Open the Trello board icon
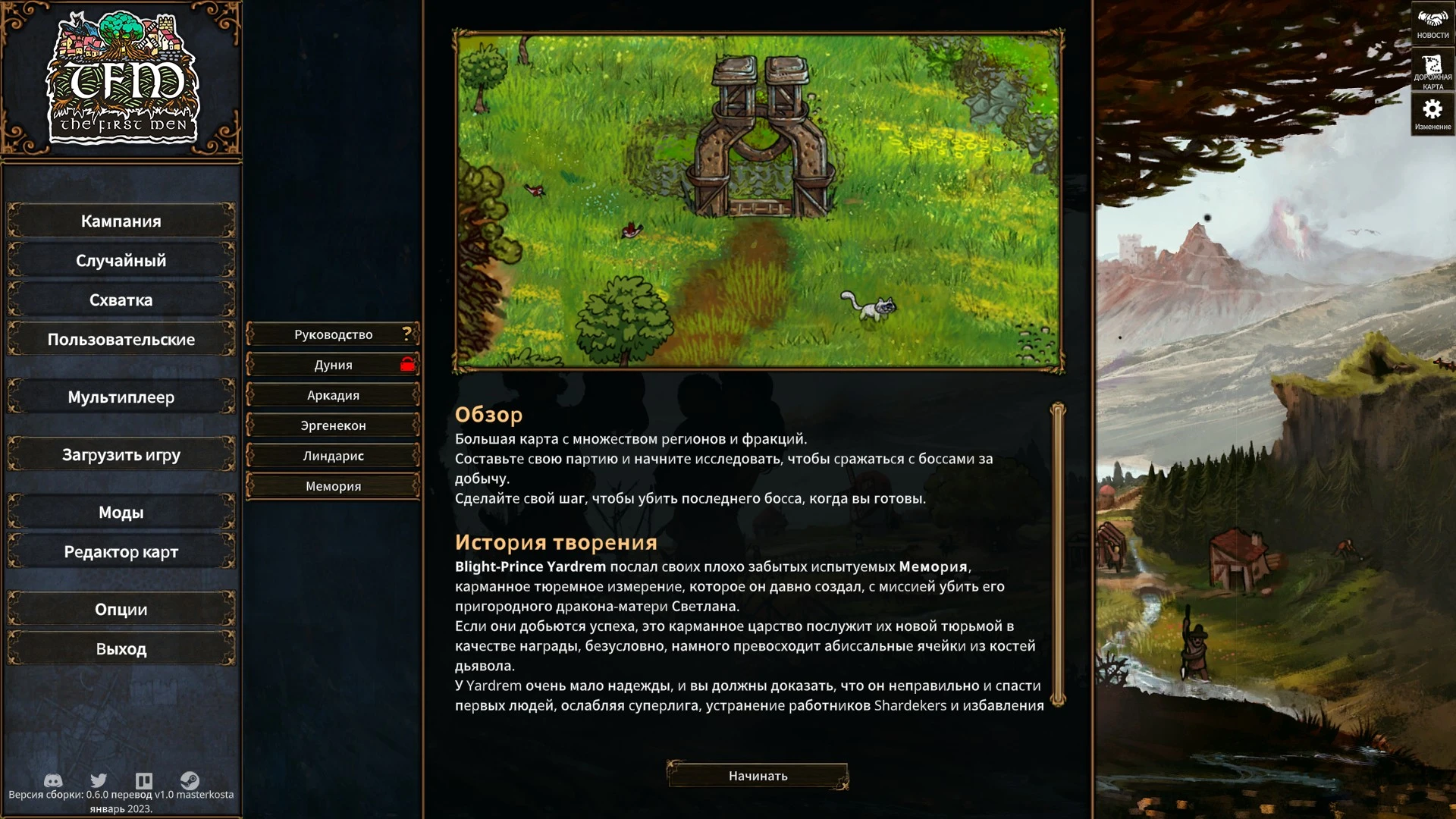The width and height of the screenshot is (1456, 819). click(x=143, y=780)
